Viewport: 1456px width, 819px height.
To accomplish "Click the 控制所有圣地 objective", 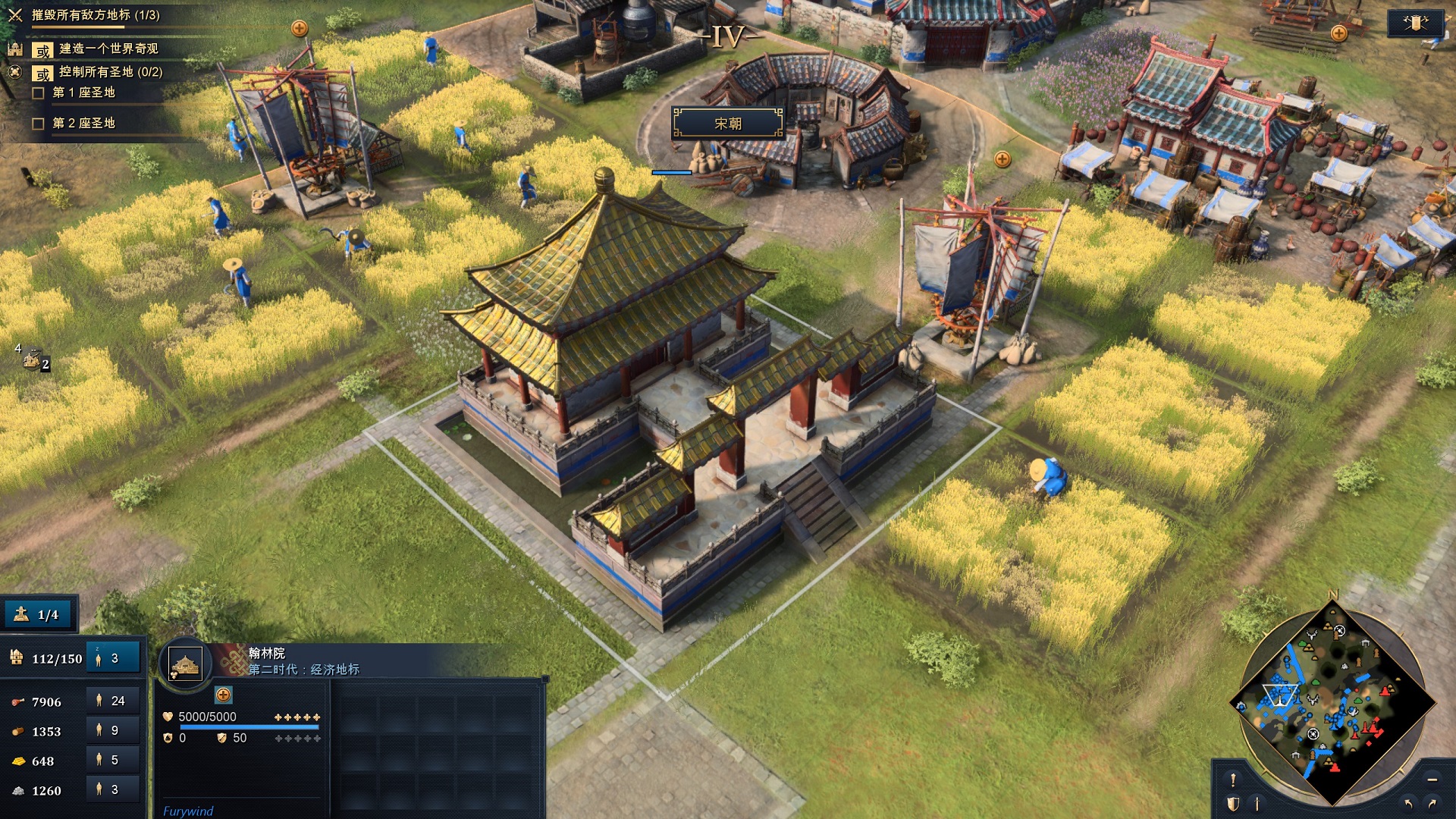I will 111,72.
